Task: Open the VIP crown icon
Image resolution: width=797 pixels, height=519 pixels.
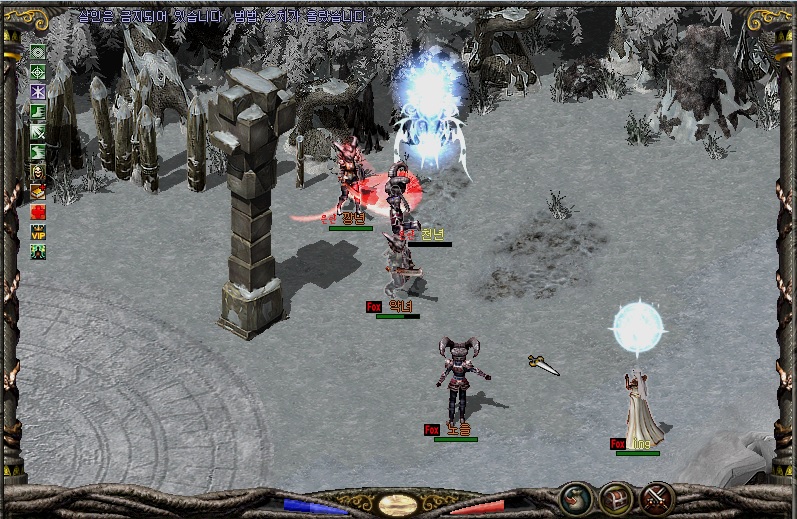Action: pyautogui.click(x=38, y=232)
